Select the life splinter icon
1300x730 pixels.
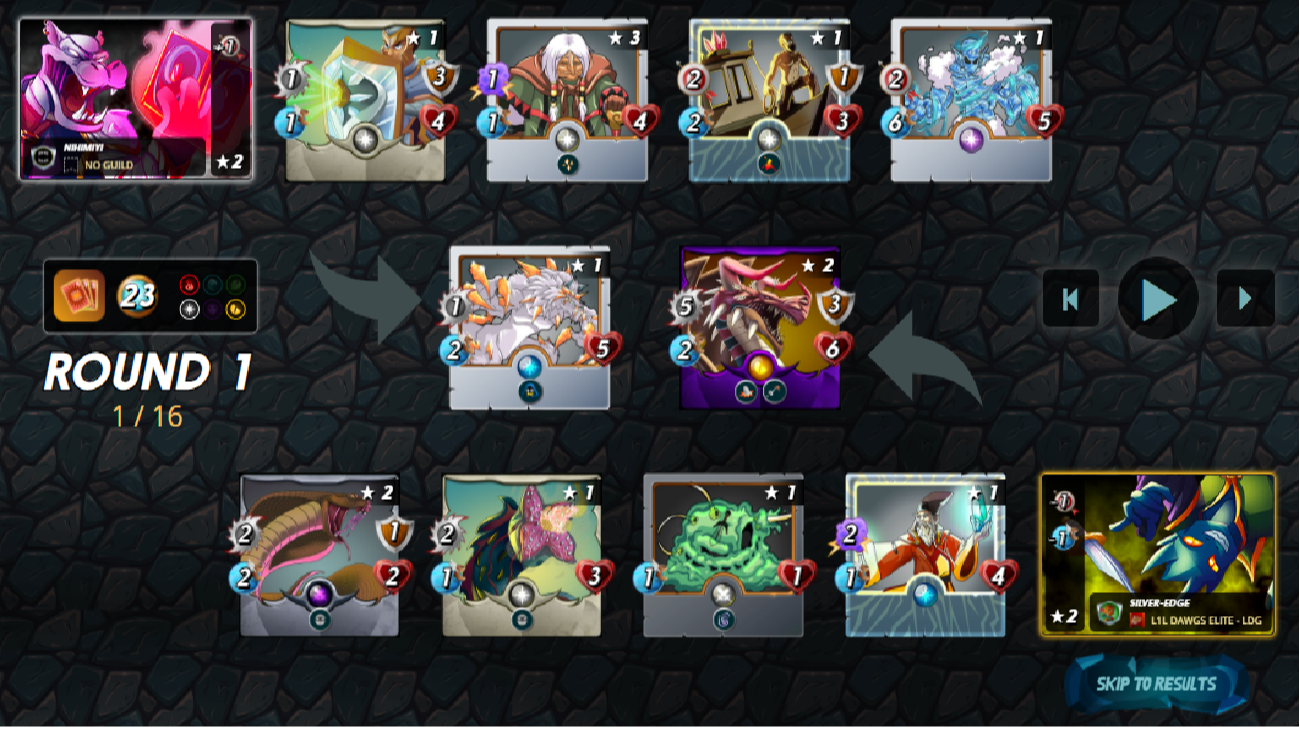pos(190,308)
